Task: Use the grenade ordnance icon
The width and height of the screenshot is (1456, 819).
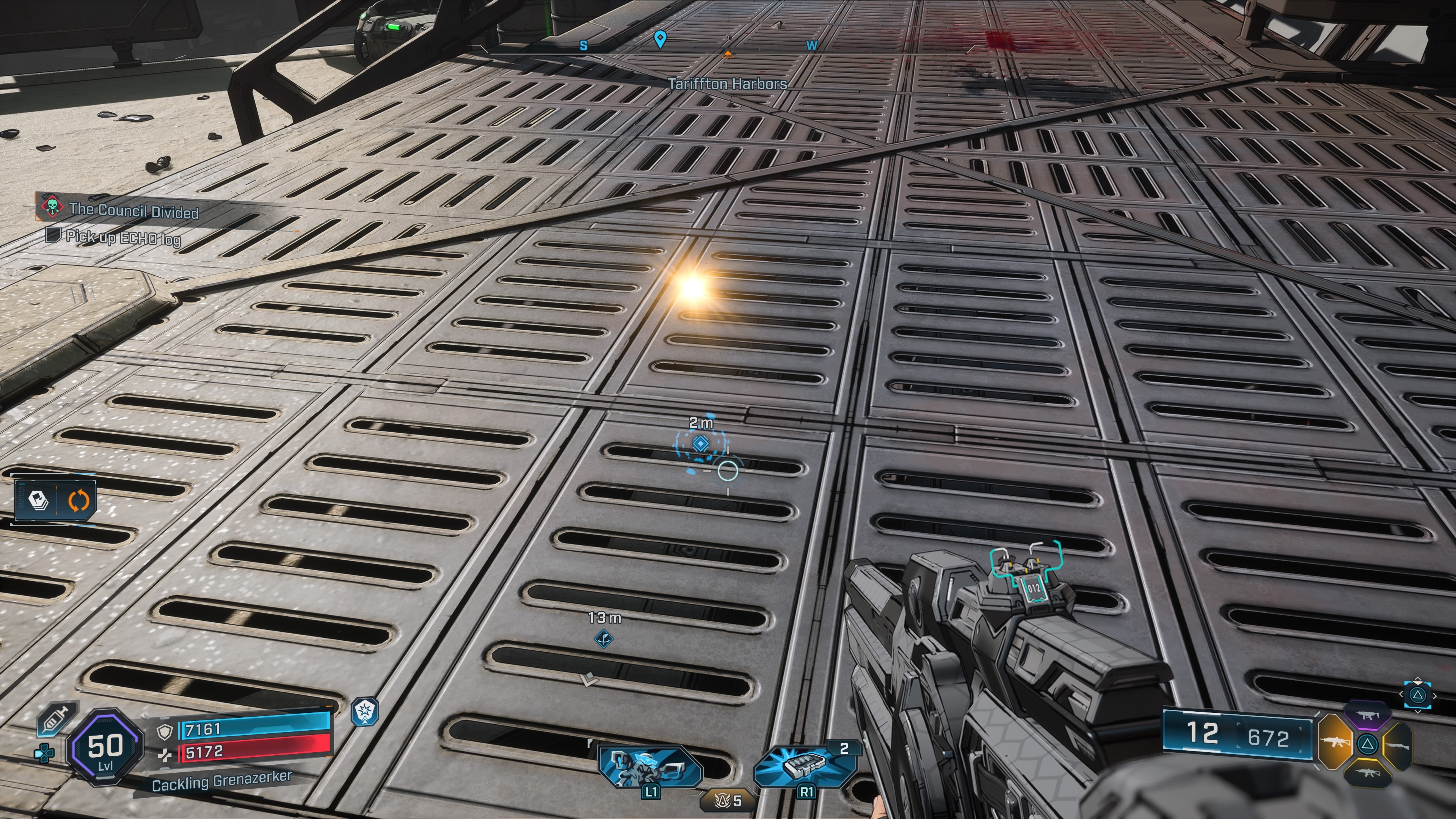Action: point(804,766)
